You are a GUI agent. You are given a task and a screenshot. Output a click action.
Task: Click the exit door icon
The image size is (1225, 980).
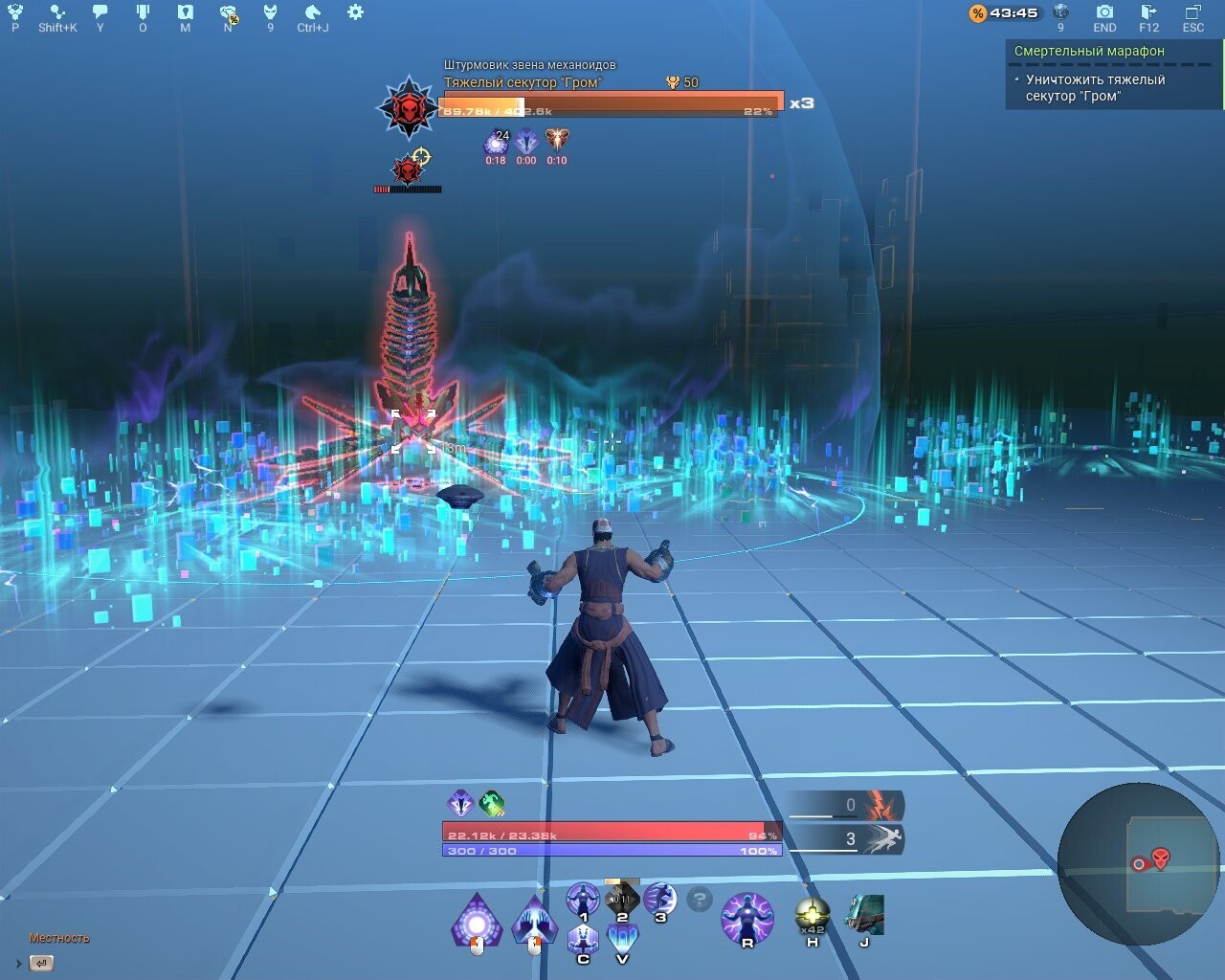pyautogui.click(x=1148, y=12)
